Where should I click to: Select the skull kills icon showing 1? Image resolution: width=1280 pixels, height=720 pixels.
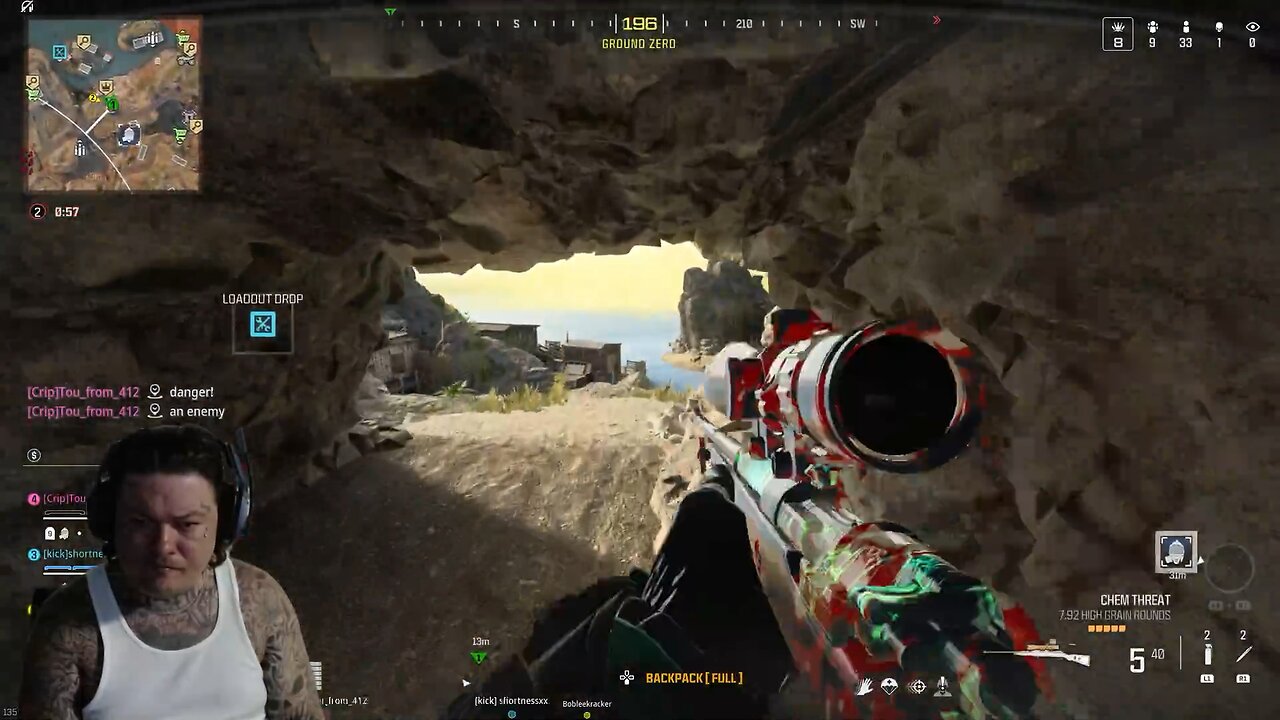[x=1217, y=31]
